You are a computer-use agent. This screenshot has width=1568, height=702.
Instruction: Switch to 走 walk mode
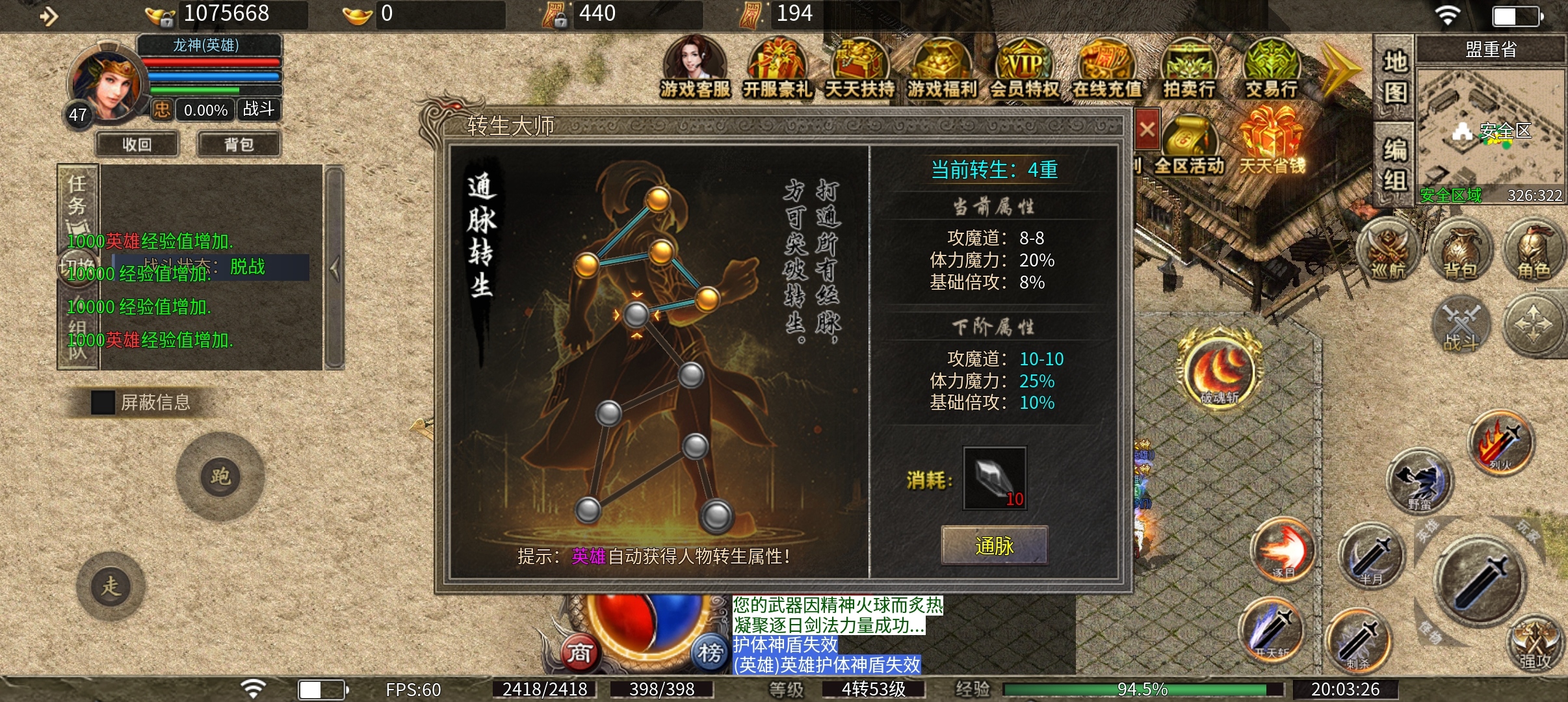click(x=111, y=586)
